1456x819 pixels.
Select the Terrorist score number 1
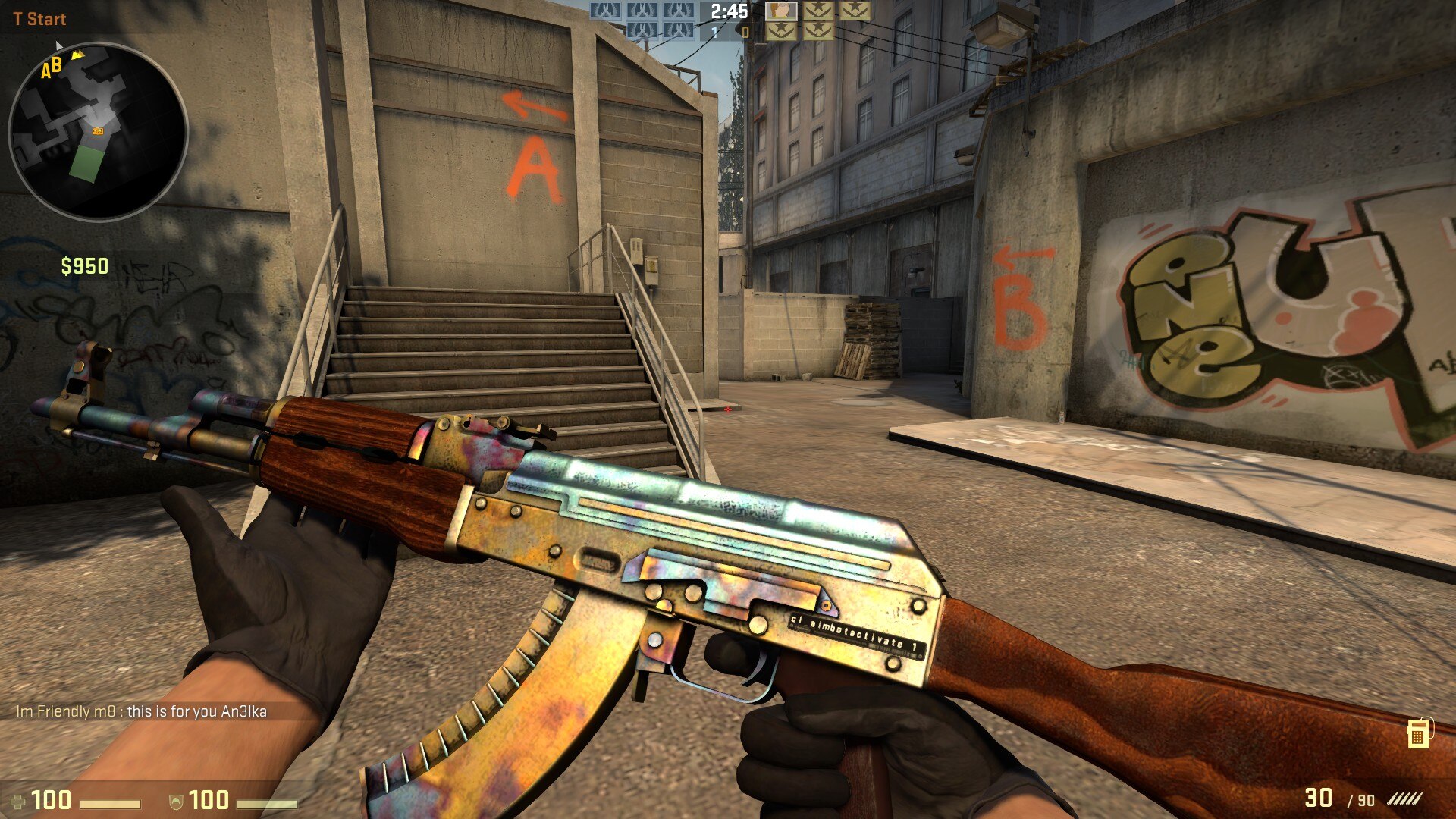713,32
